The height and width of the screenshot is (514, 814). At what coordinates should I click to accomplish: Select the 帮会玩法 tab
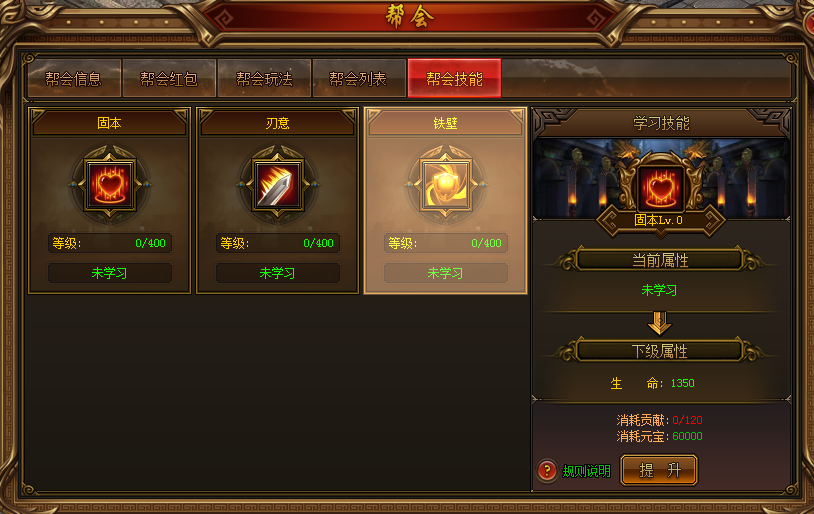264,78
